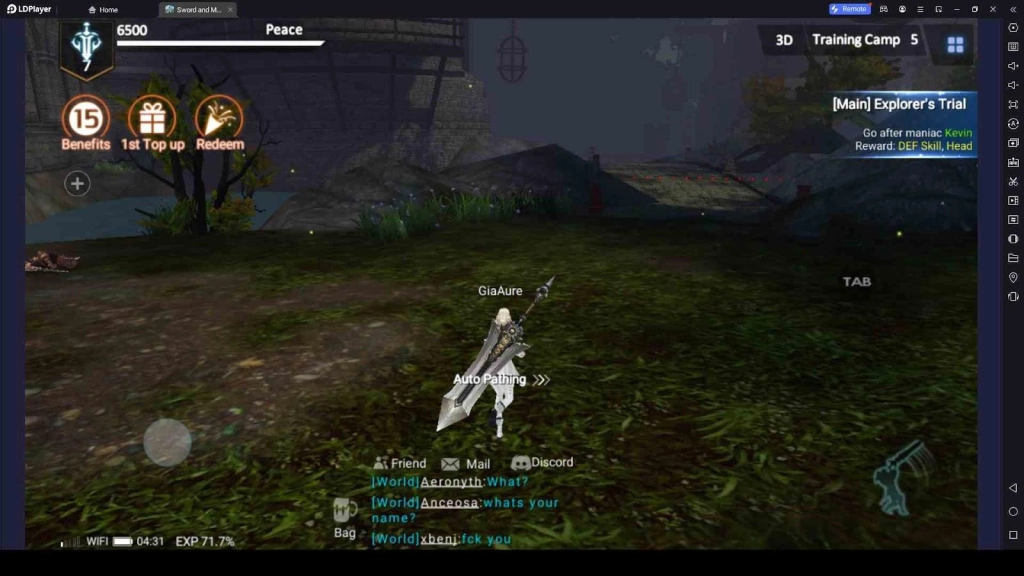The width and height of the screenshot is (1024, 576).
Task: Open the grid main menu button
Action: tap(955, 44)
